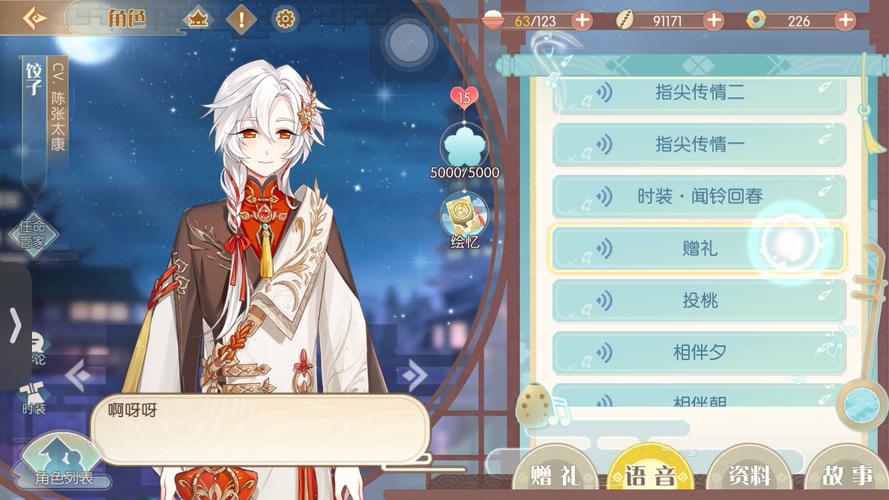Select the 赠礼 voice entry
This screenshot has width=889, height=500.
tap(699, 248)
